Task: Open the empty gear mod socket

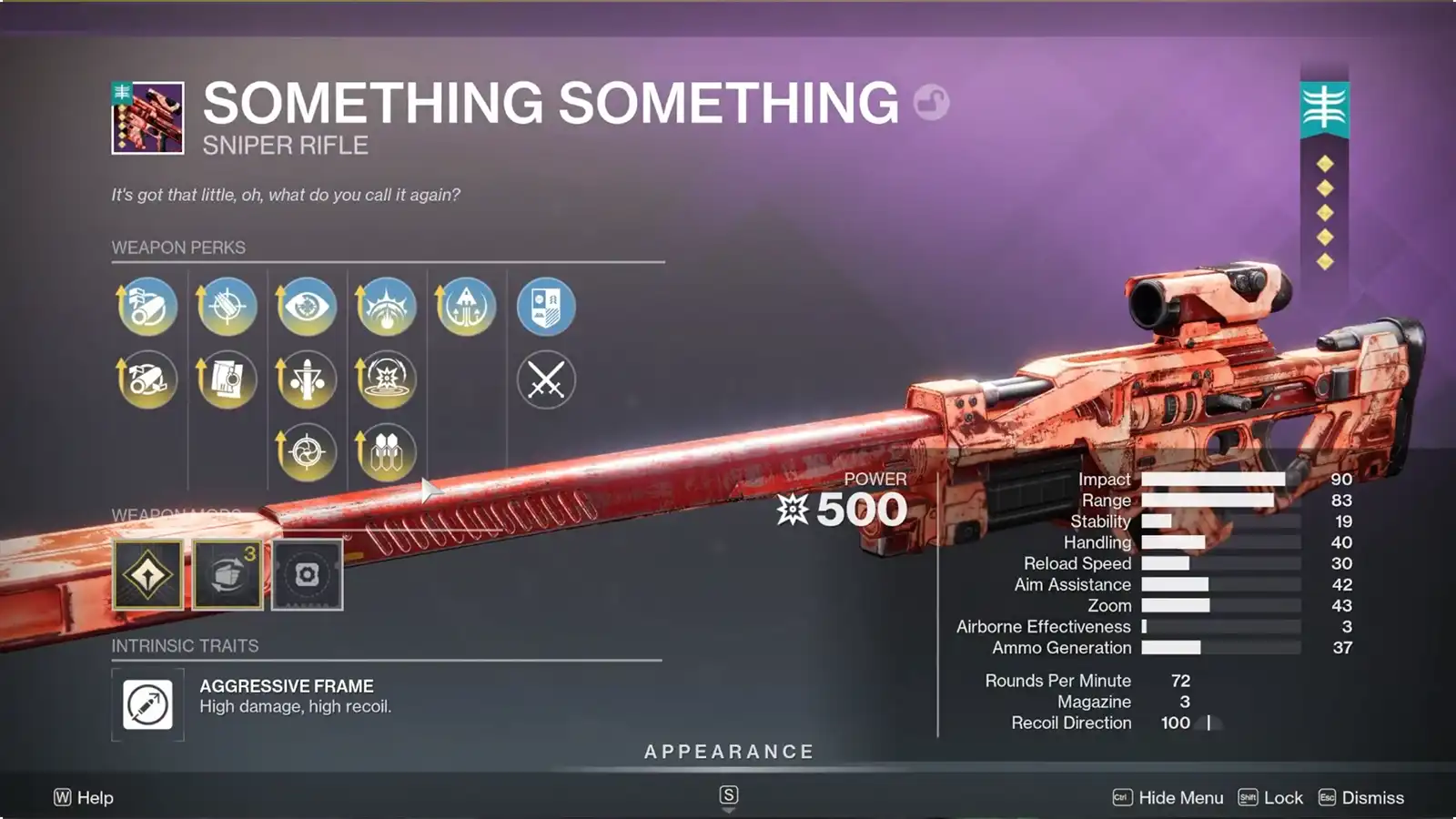Action: pos(306,573)
